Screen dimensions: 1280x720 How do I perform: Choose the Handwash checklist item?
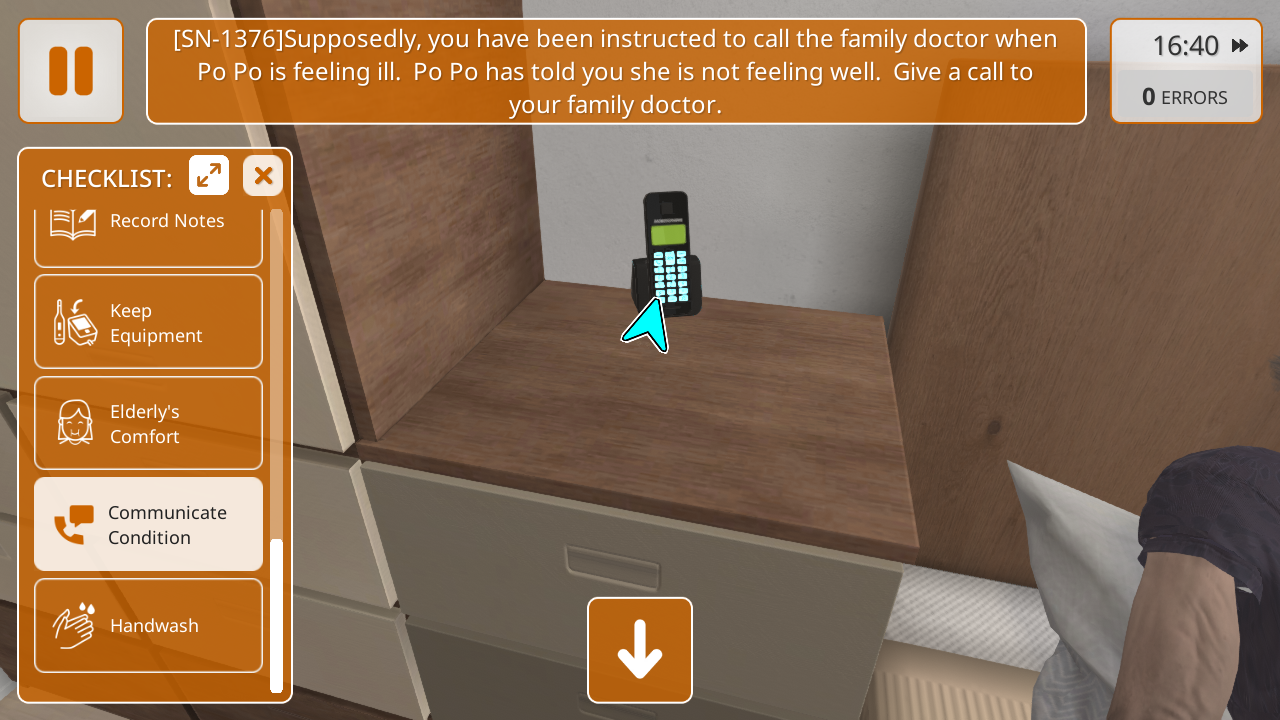(x=148, y=625)
